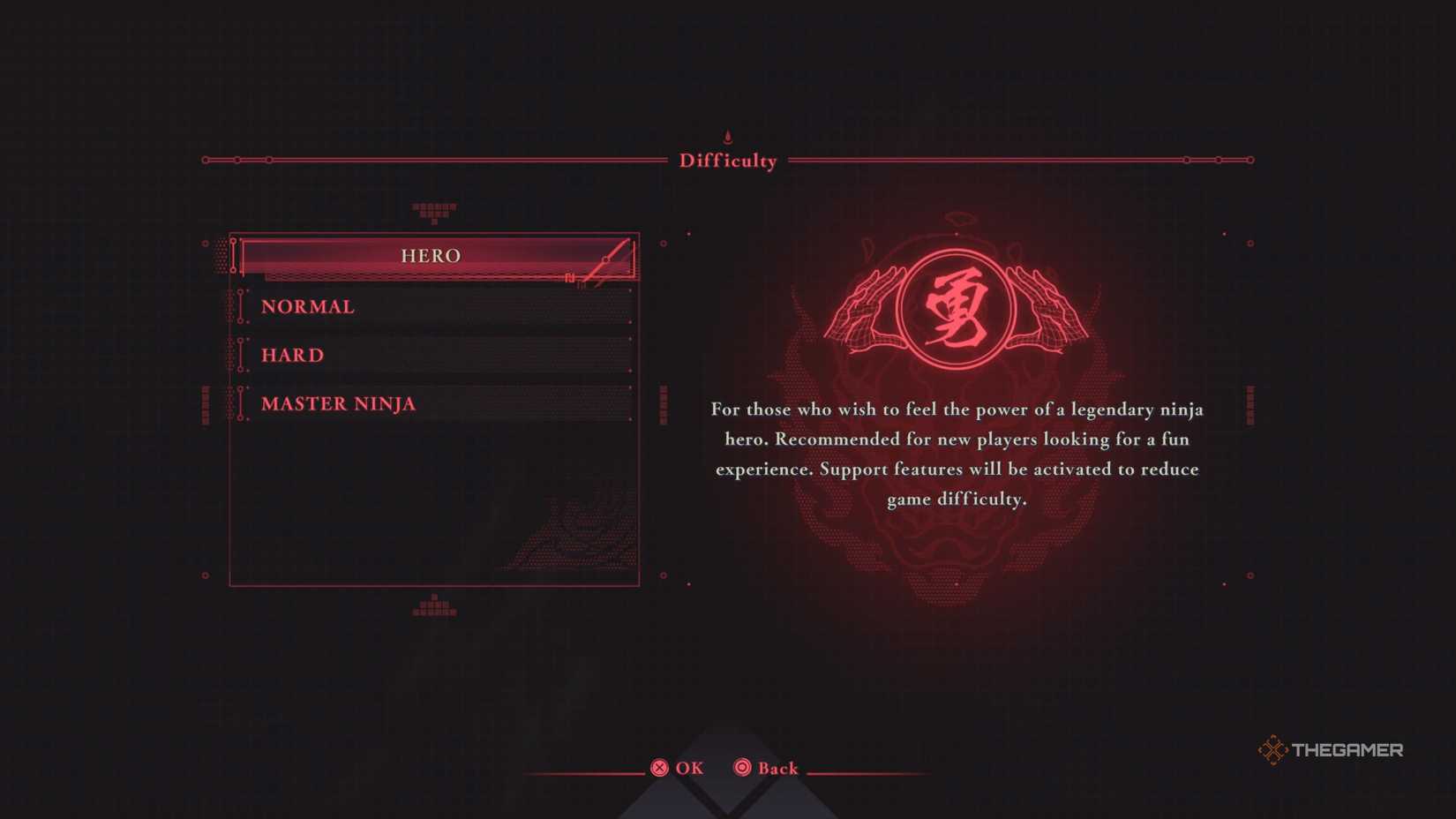This screenshot has height=819, width=1456.
Task: Choose NORMAL difficulty
Action: point(308,307)
